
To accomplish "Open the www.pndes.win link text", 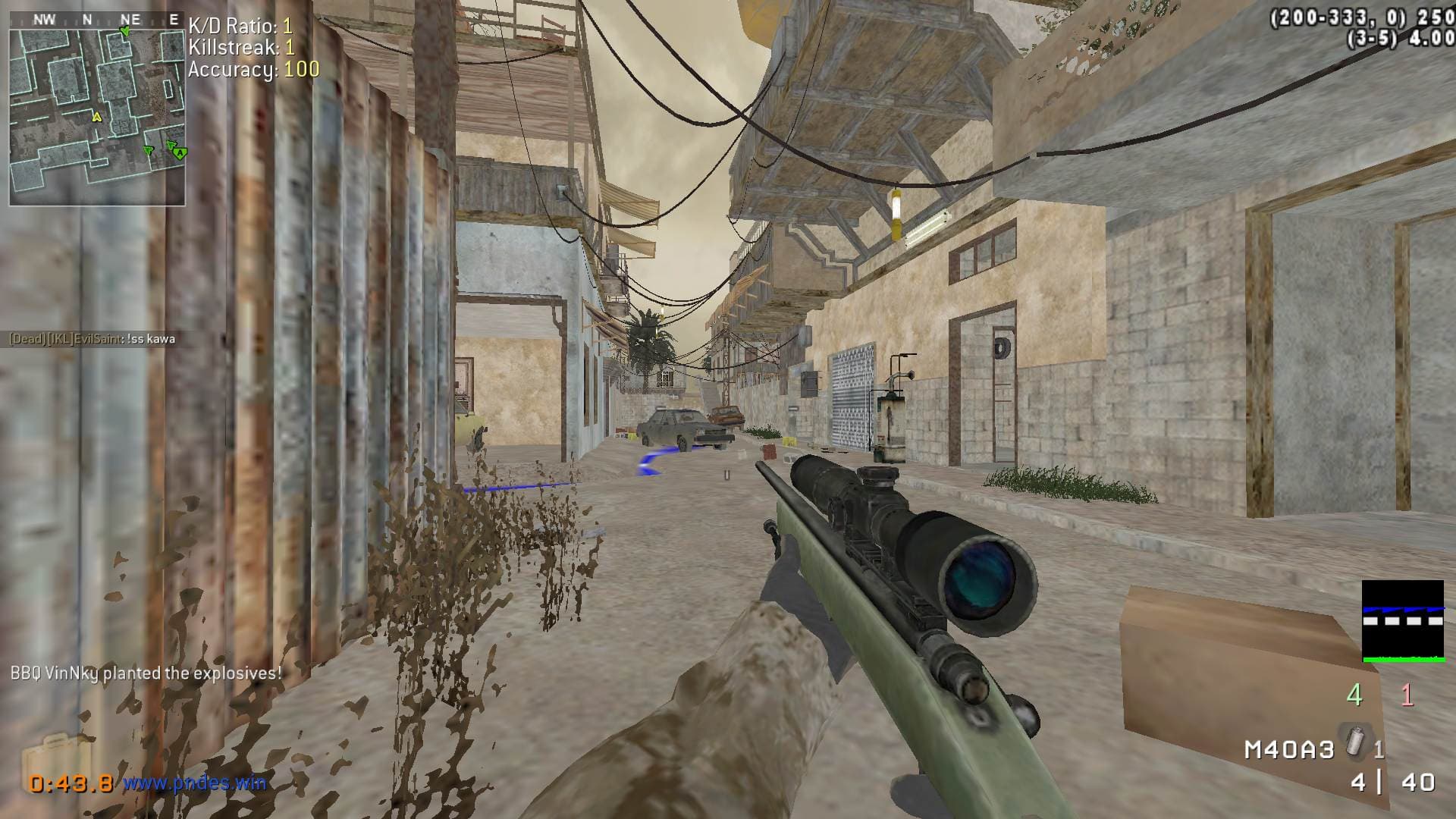I will pos(195,782).
